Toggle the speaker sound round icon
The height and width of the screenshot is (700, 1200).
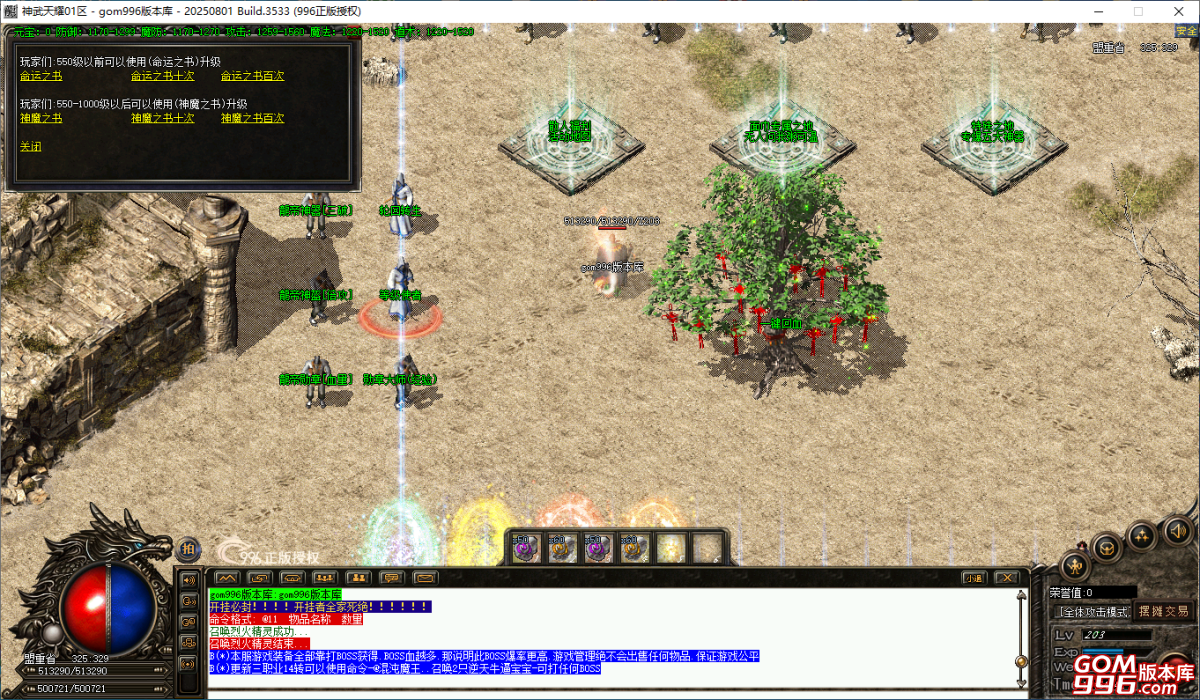1177,530
